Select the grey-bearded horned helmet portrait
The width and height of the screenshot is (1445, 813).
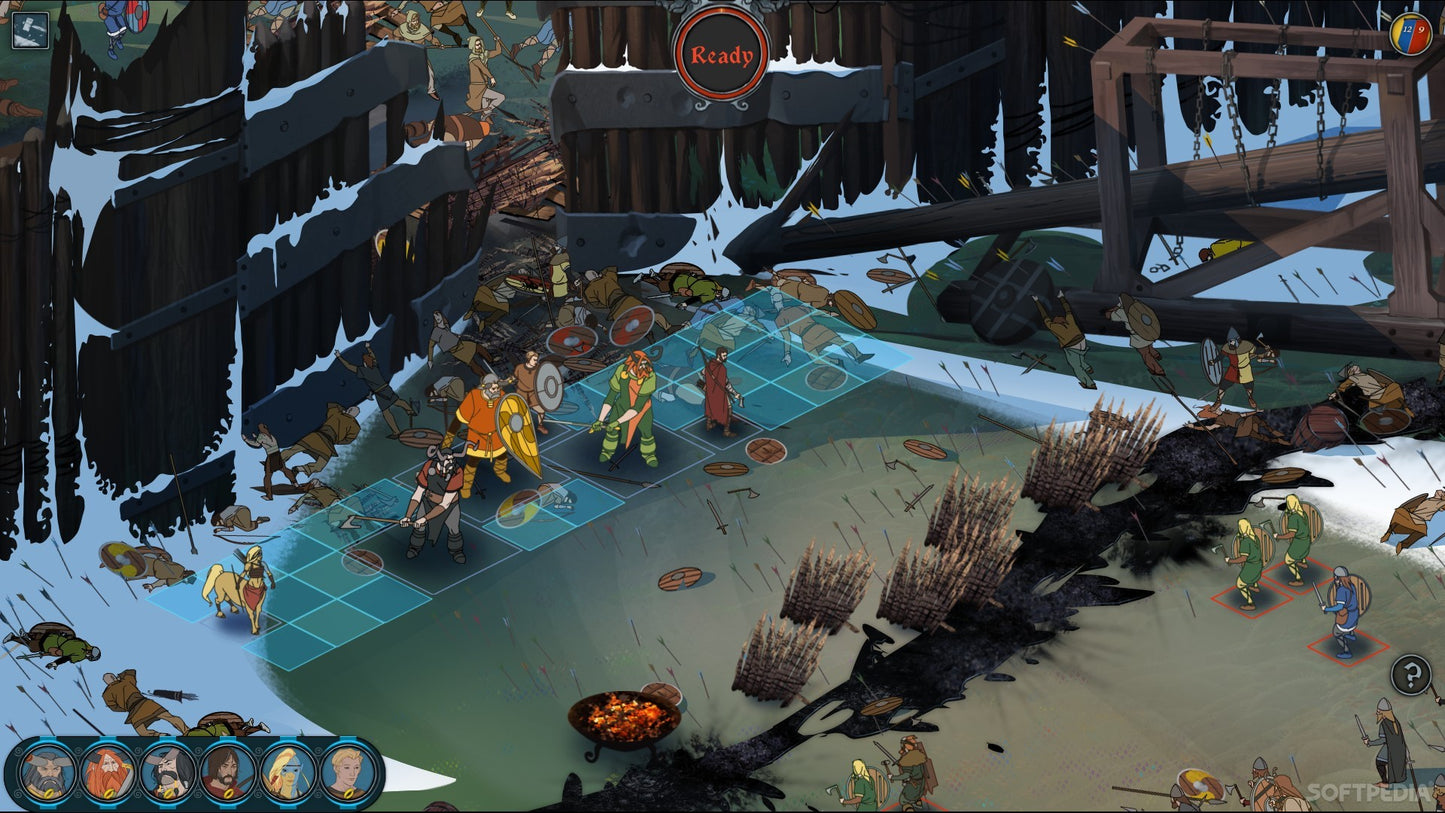47,771
